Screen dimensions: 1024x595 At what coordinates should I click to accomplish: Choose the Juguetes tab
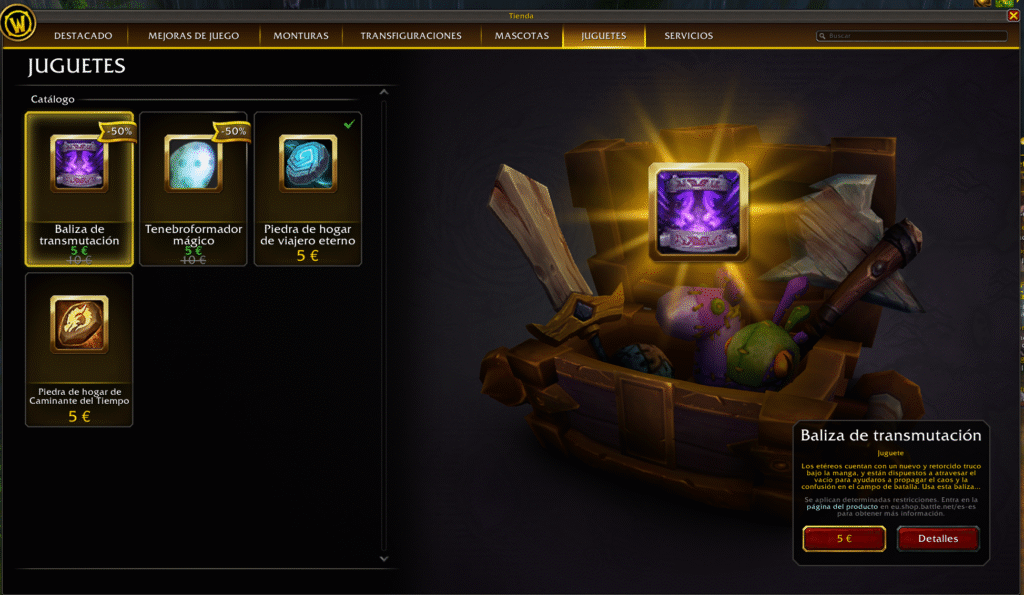[x=602, y=36]
